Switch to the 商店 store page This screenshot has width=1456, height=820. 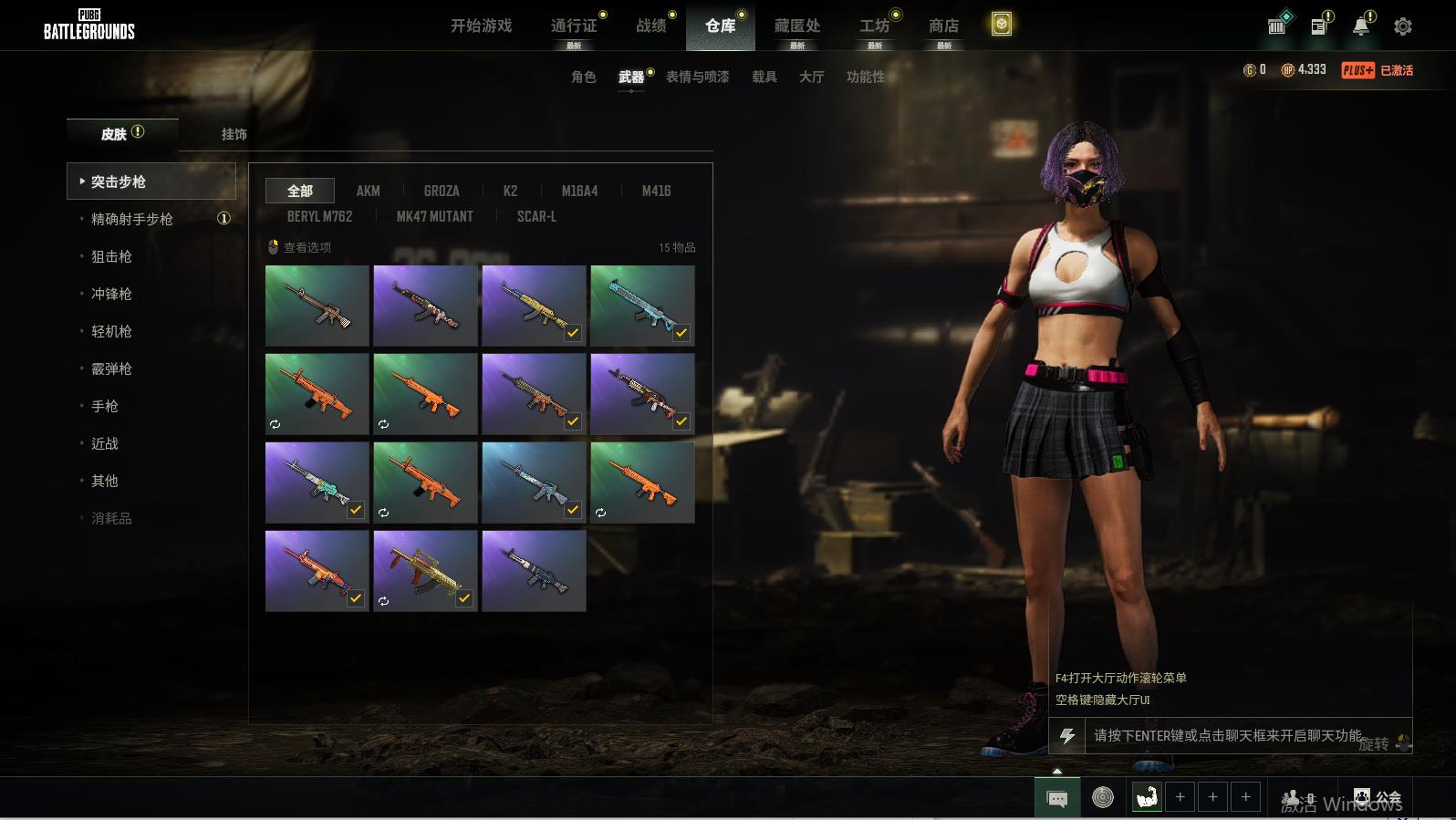pyautogui.click(x=943, y=26)
